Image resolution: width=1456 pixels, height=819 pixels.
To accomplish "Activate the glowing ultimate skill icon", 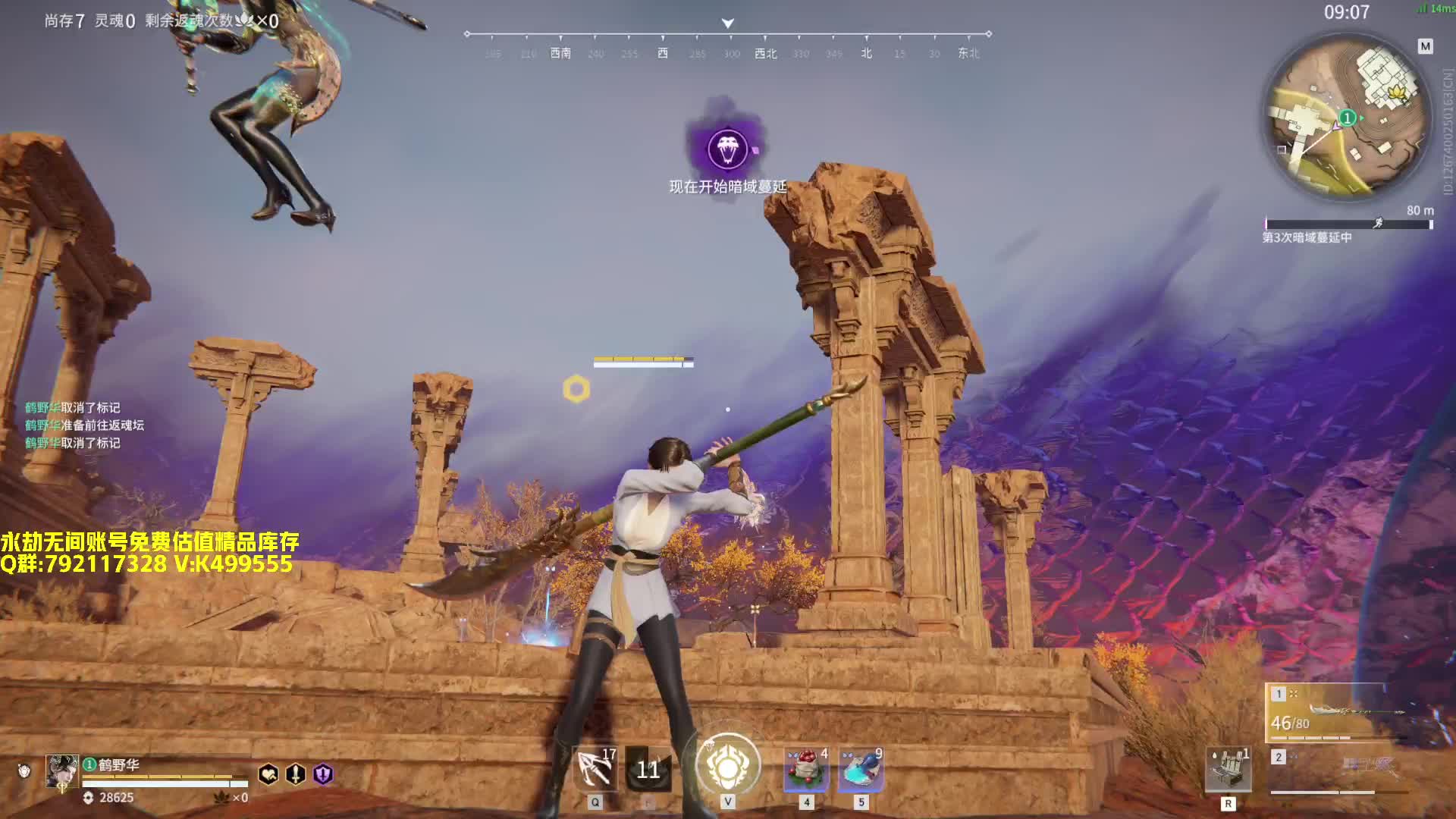I will (728, 767).
